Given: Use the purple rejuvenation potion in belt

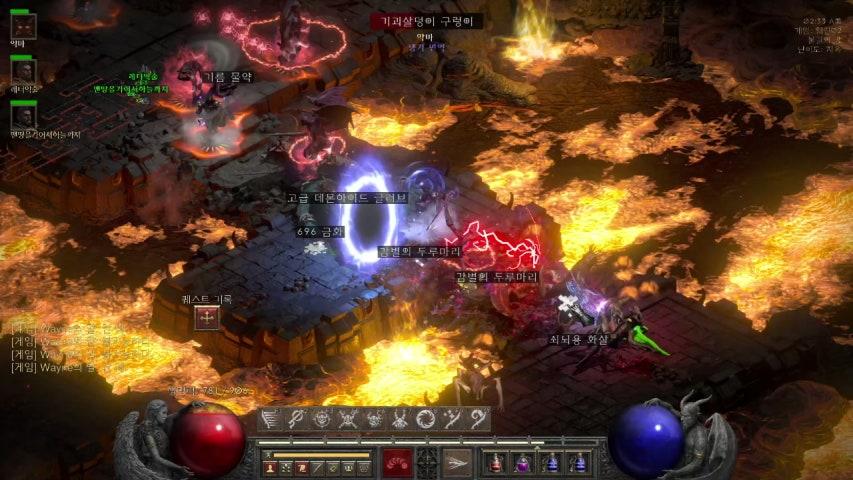Looking at the screenshot, I should point(522,462).
